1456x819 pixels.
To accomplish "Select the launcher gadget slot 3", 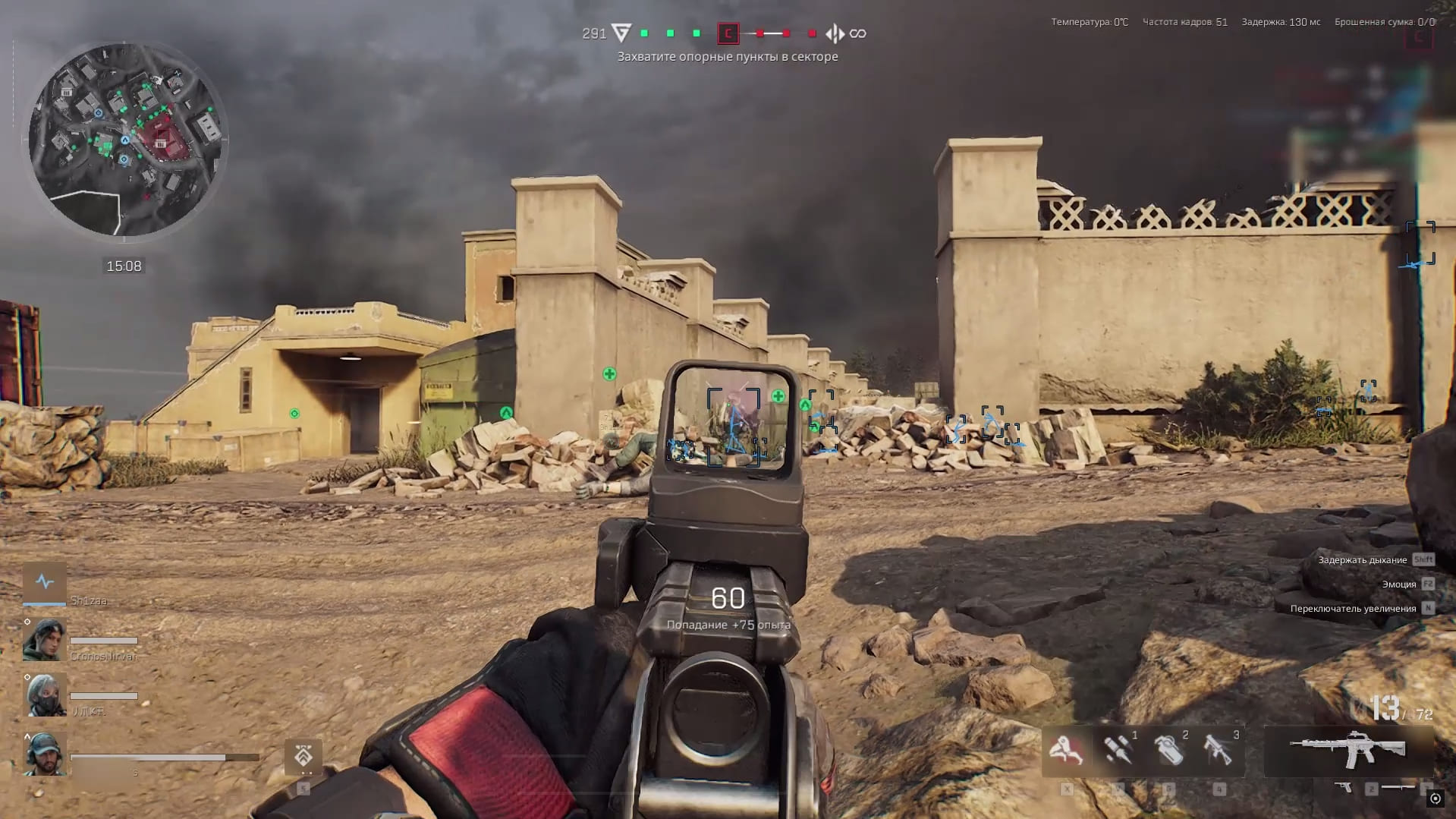I will [x=1219, y=751].
